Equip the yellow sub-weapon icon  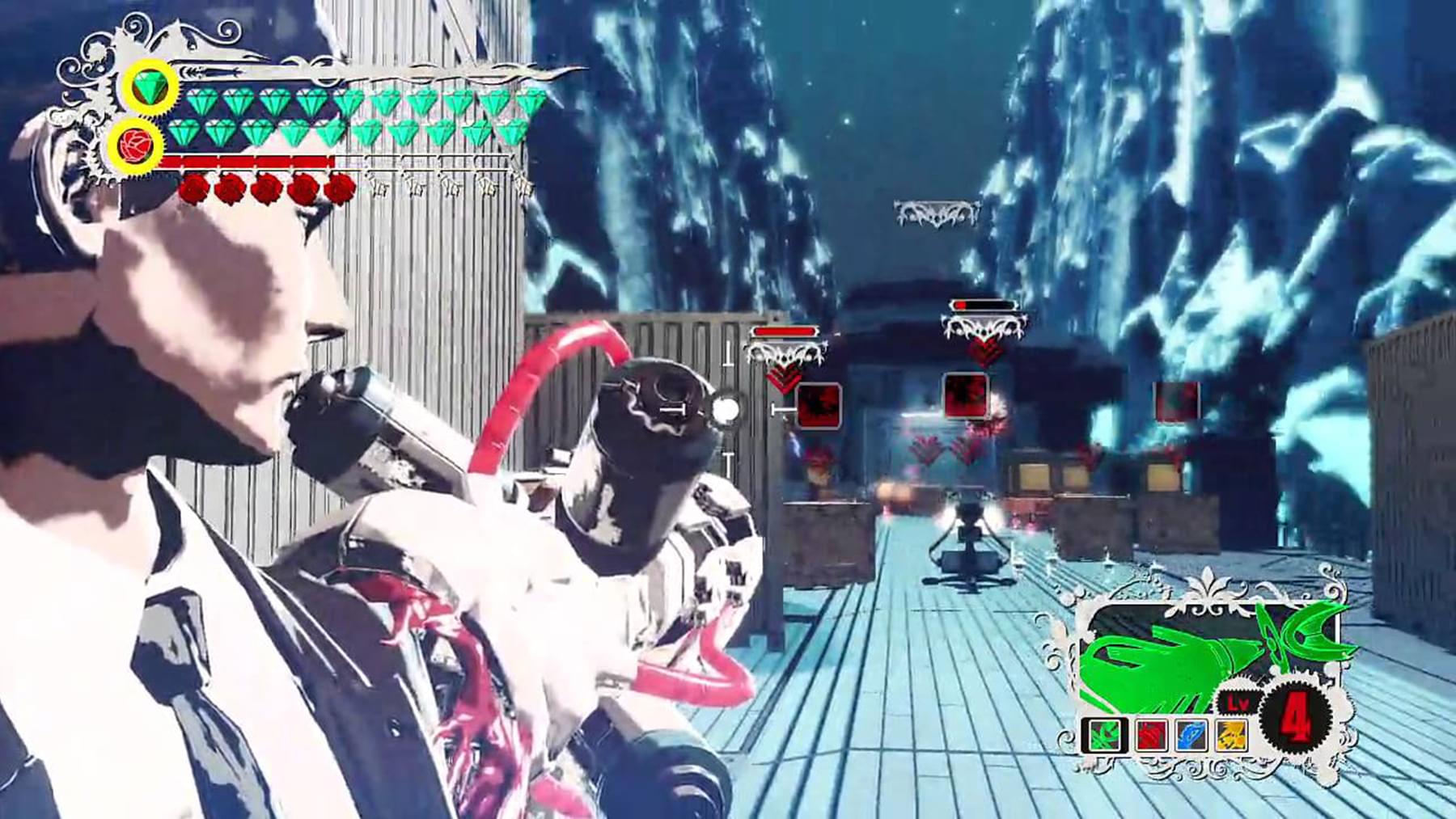(1232, 736)
